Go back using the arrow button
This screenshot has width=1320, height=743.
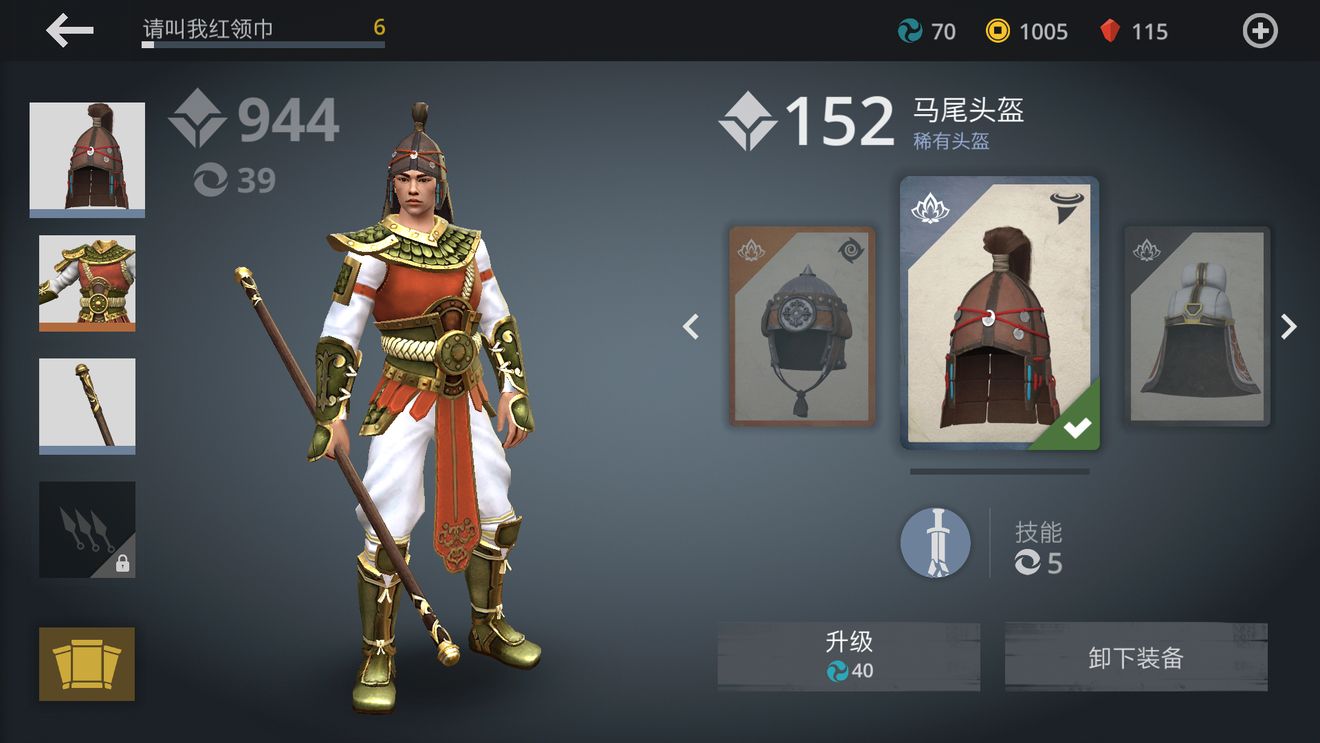pyautogui.click(x=70, y=31)
